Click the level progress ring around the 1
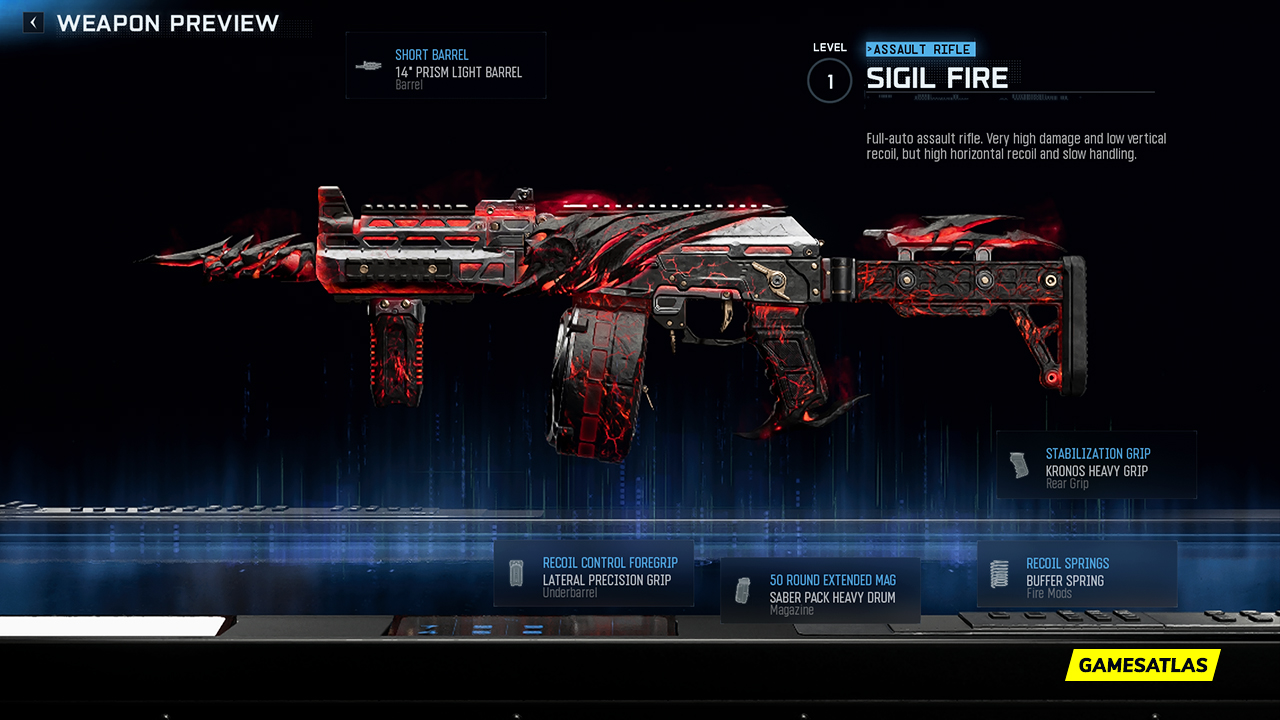Image resolution: width=1280 pixels, height=720 pixels. click(x=829, y=81)
